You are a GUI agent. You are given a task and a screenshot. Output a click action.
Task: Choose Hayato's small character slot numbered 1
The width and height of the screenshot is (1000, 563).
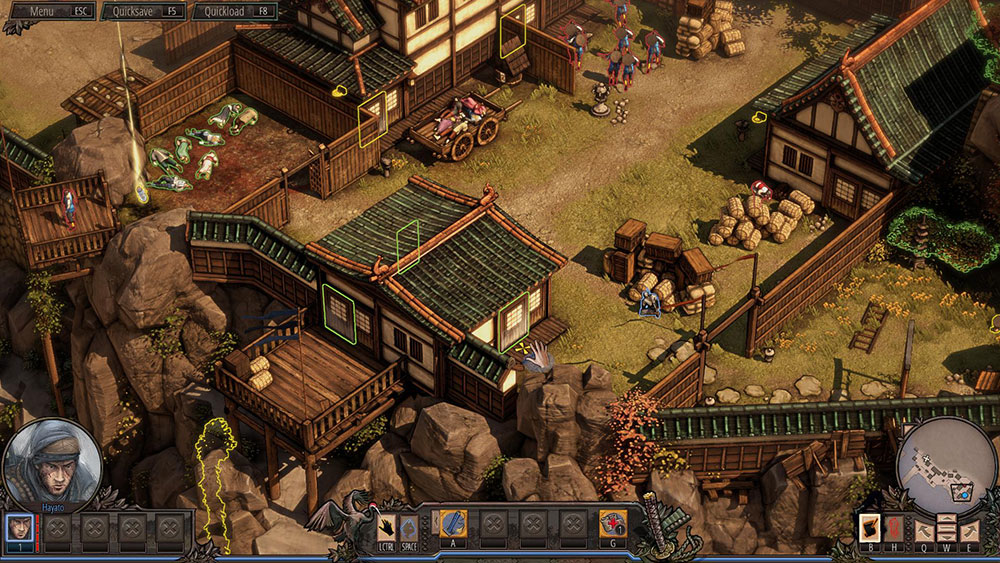point(19,525)
